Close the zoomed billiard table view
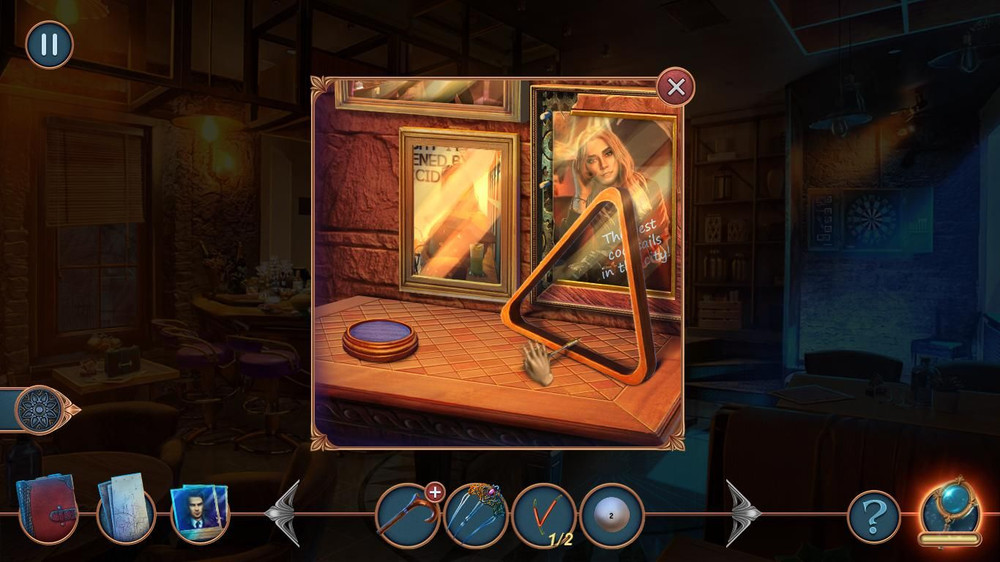The width and height of the screenshot is (1000, 562). [676, 88]
